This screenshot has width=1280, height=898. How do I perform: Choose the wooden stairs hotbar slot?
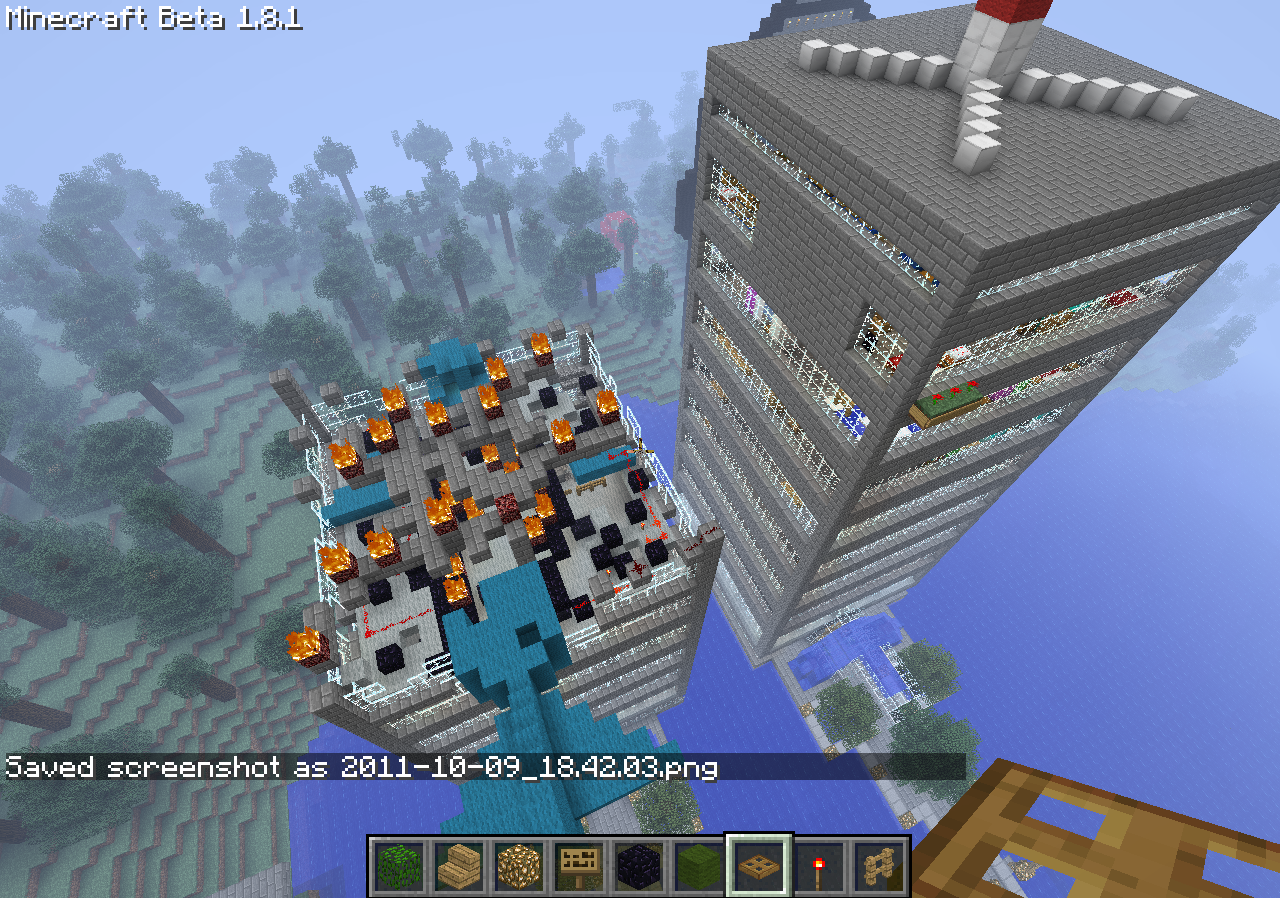point(459,865)
